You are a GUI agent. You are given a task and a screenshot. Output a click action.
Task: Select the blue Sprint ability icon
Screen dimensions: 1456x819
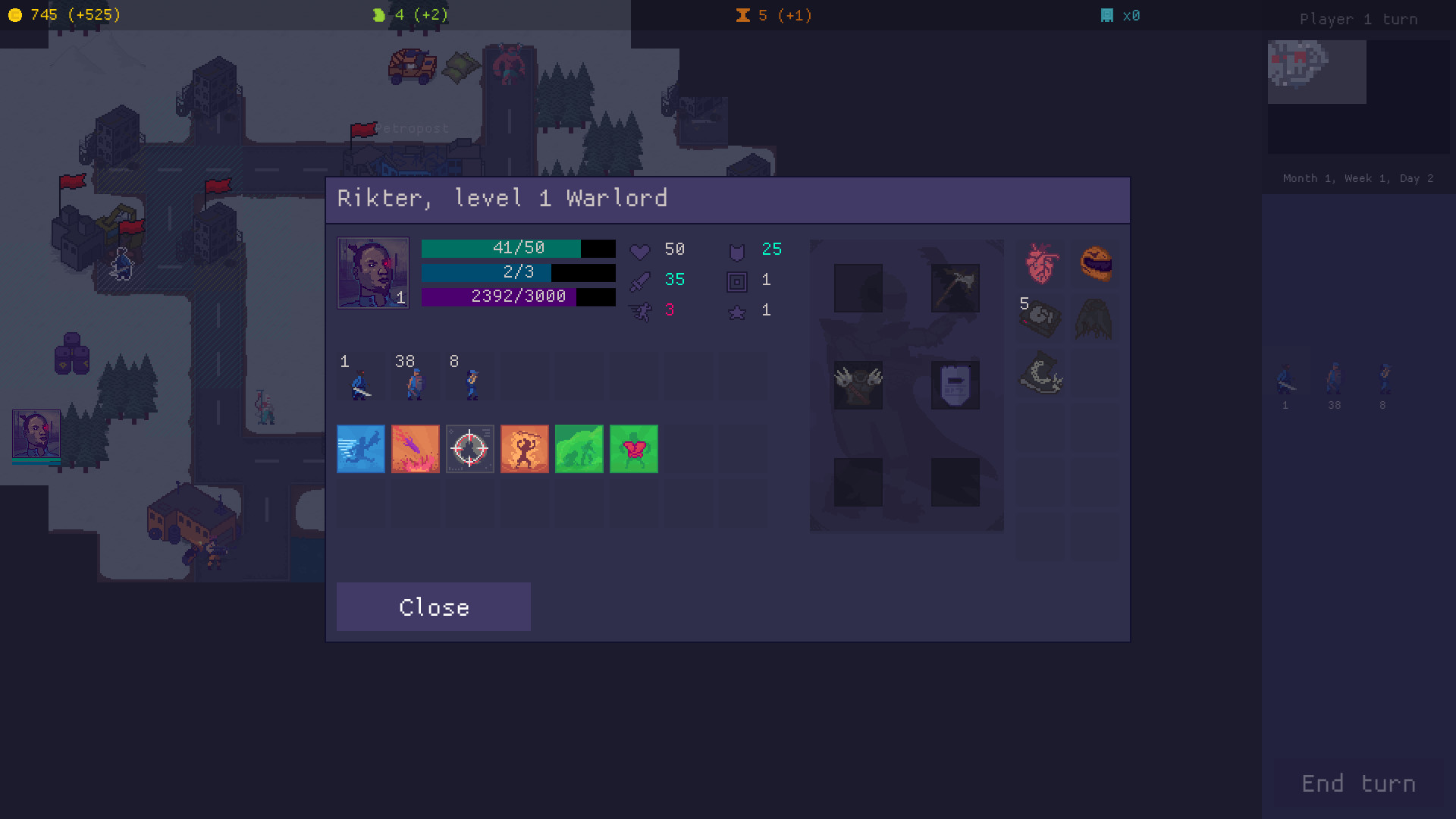[x=360, y=449]
